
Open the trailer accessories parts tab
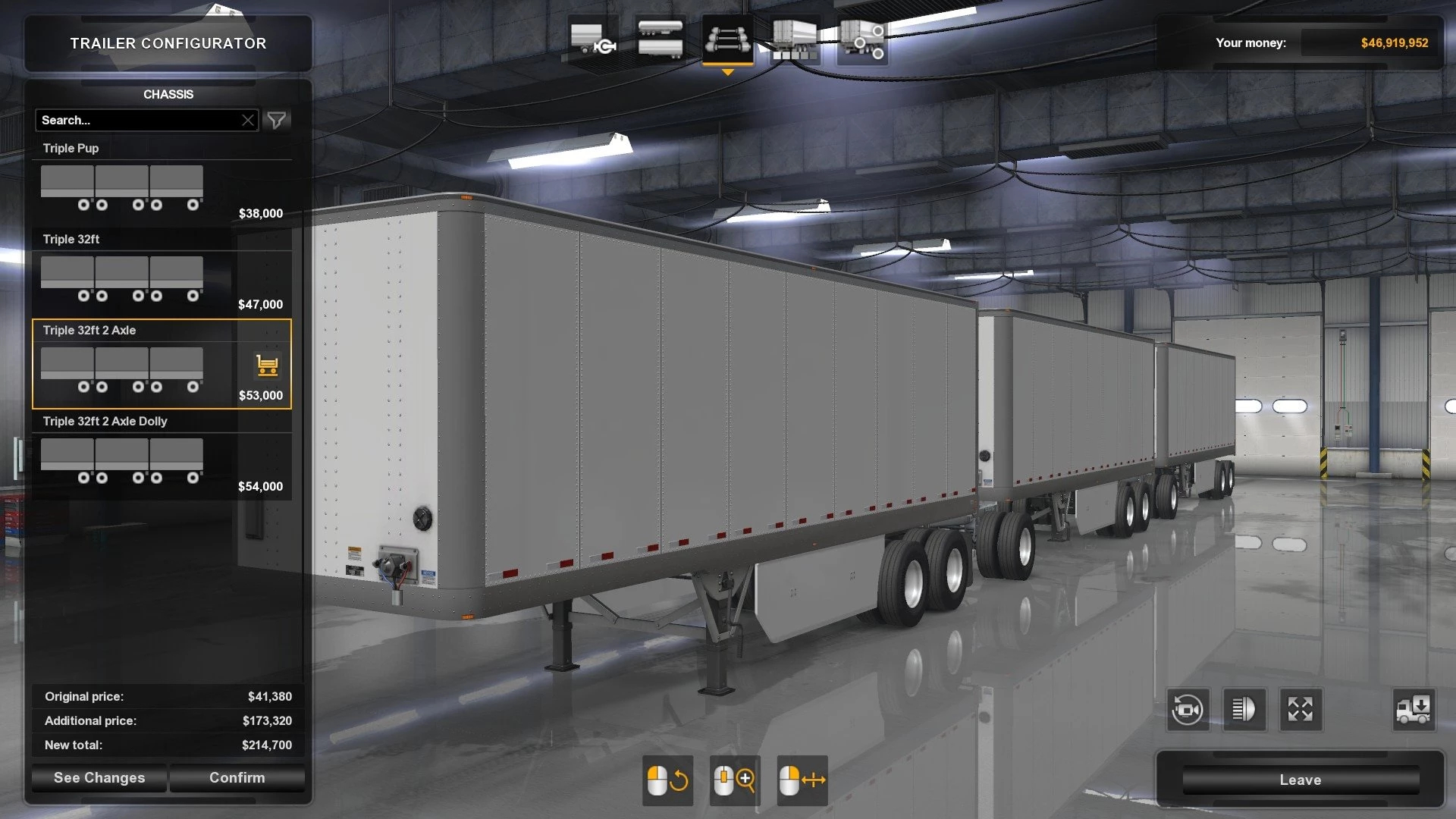pyautogui.click(x=862, y=39)
